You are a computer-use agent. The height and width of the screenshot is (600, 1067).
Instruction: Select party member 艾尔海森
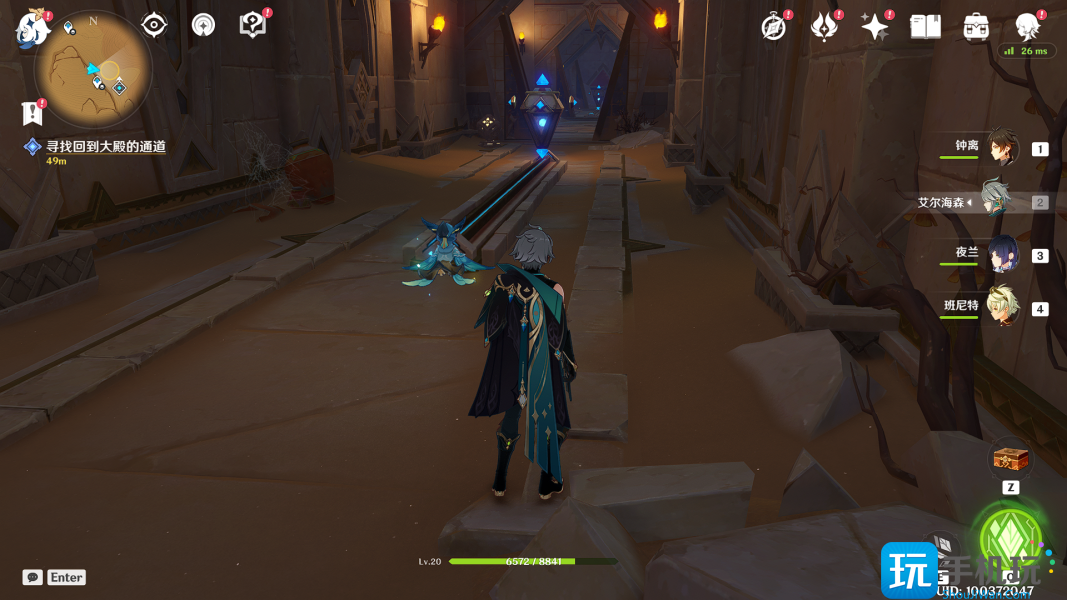coord(996,201)
